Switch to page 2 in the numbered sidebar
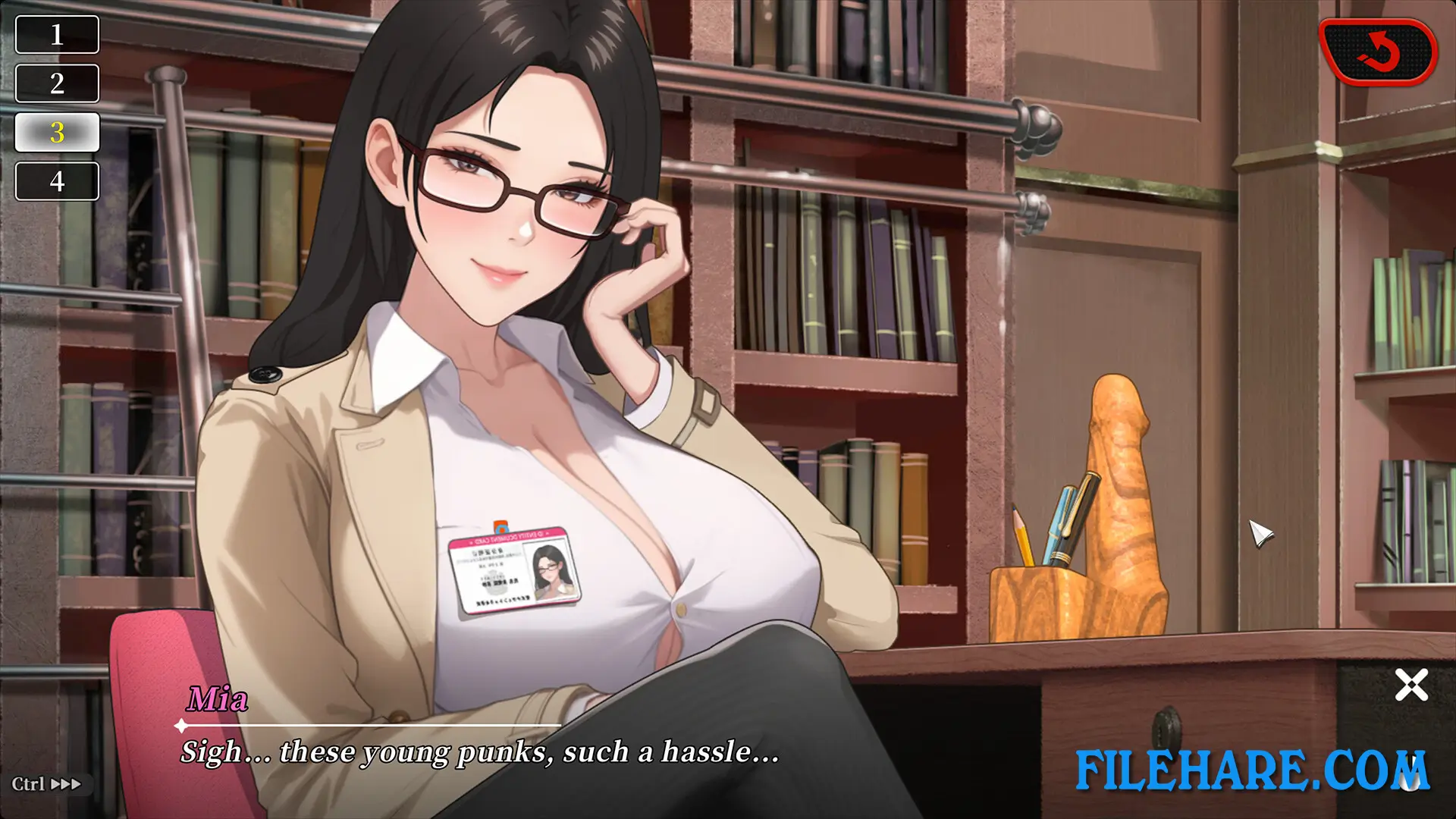 coord(57,83)
